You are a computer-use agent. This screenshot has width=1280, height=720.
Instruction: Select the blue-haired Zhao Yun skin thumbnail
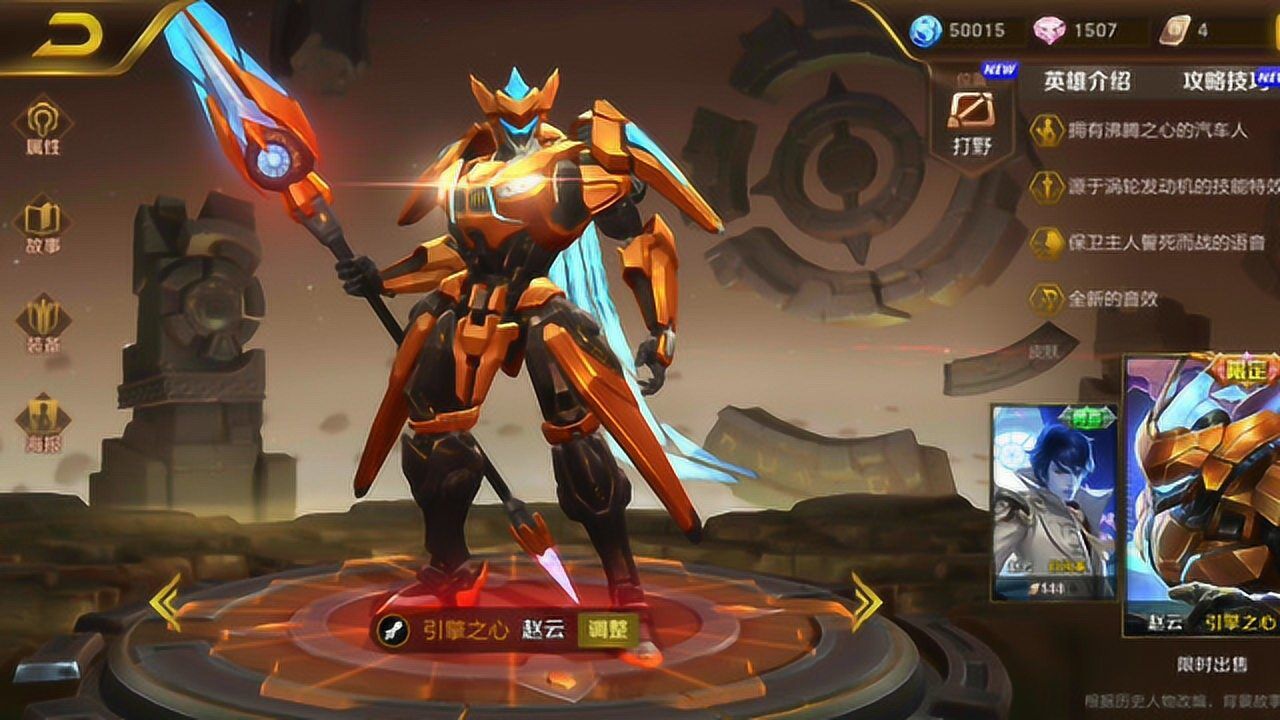(1054, 500)
